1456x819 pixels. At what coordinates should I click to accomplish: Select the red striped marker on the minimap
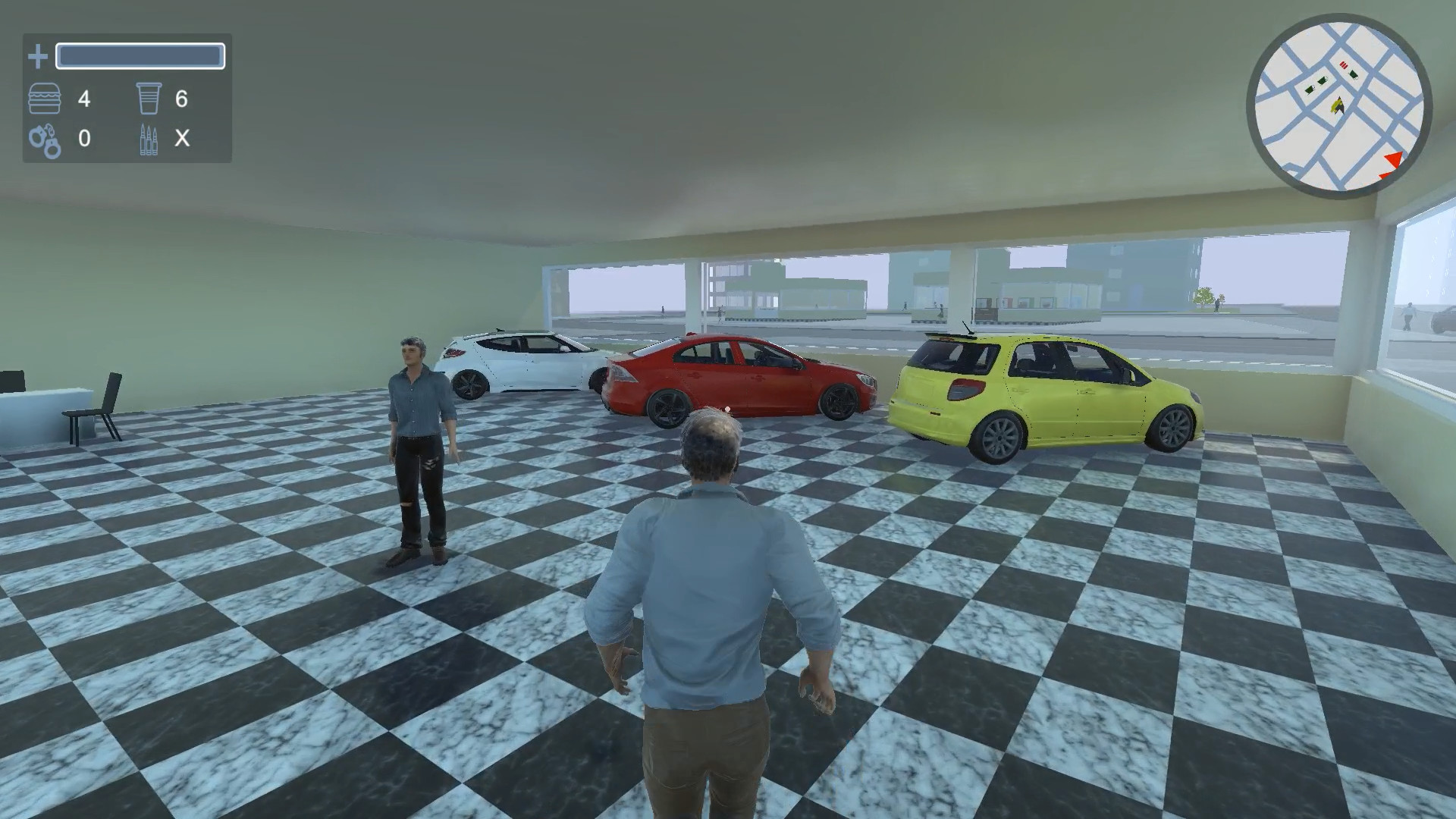(x=1343, y=64)
